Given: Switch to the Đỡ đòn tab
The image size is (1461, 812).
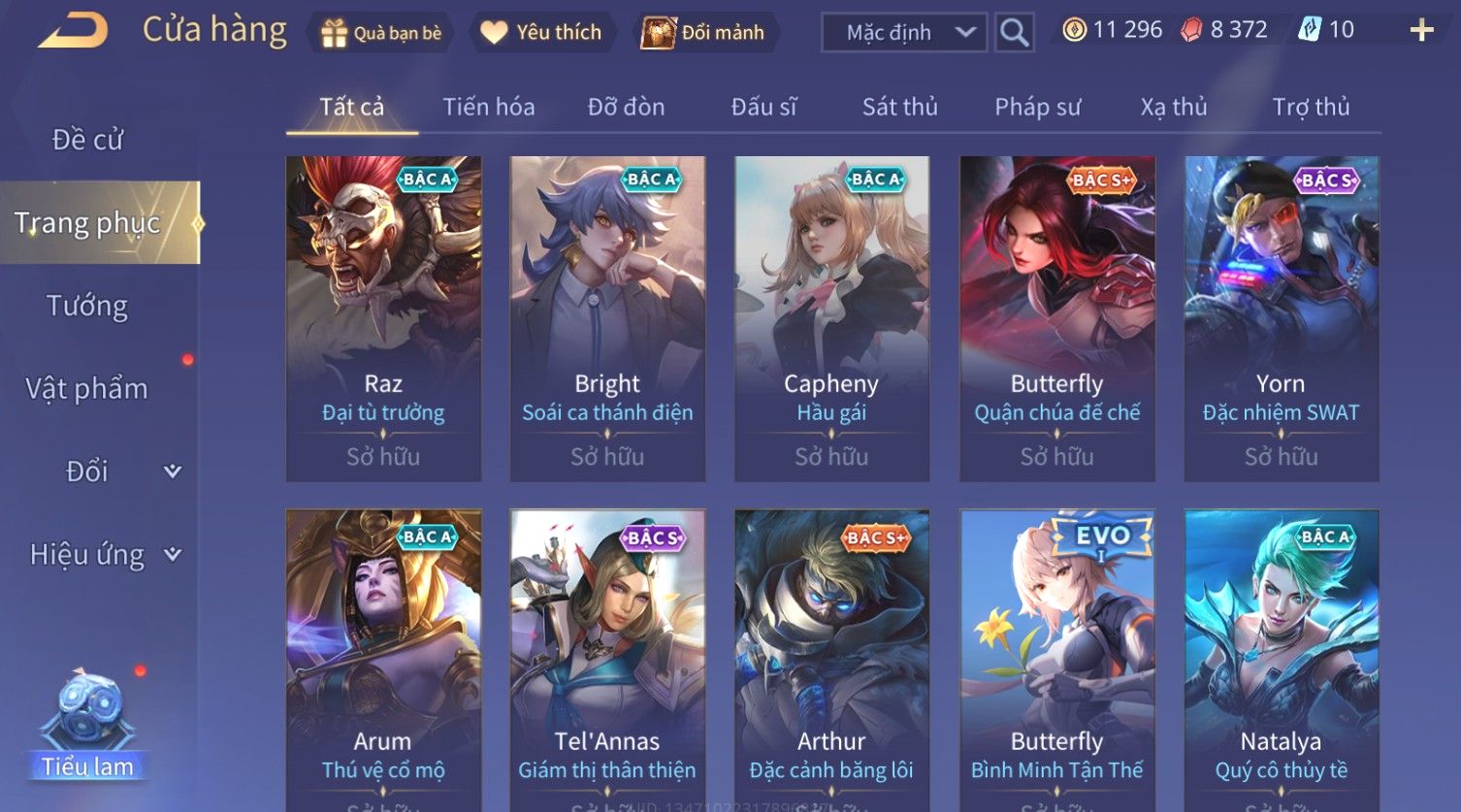Looking at the screenshot, I should [x=626, y=107].
